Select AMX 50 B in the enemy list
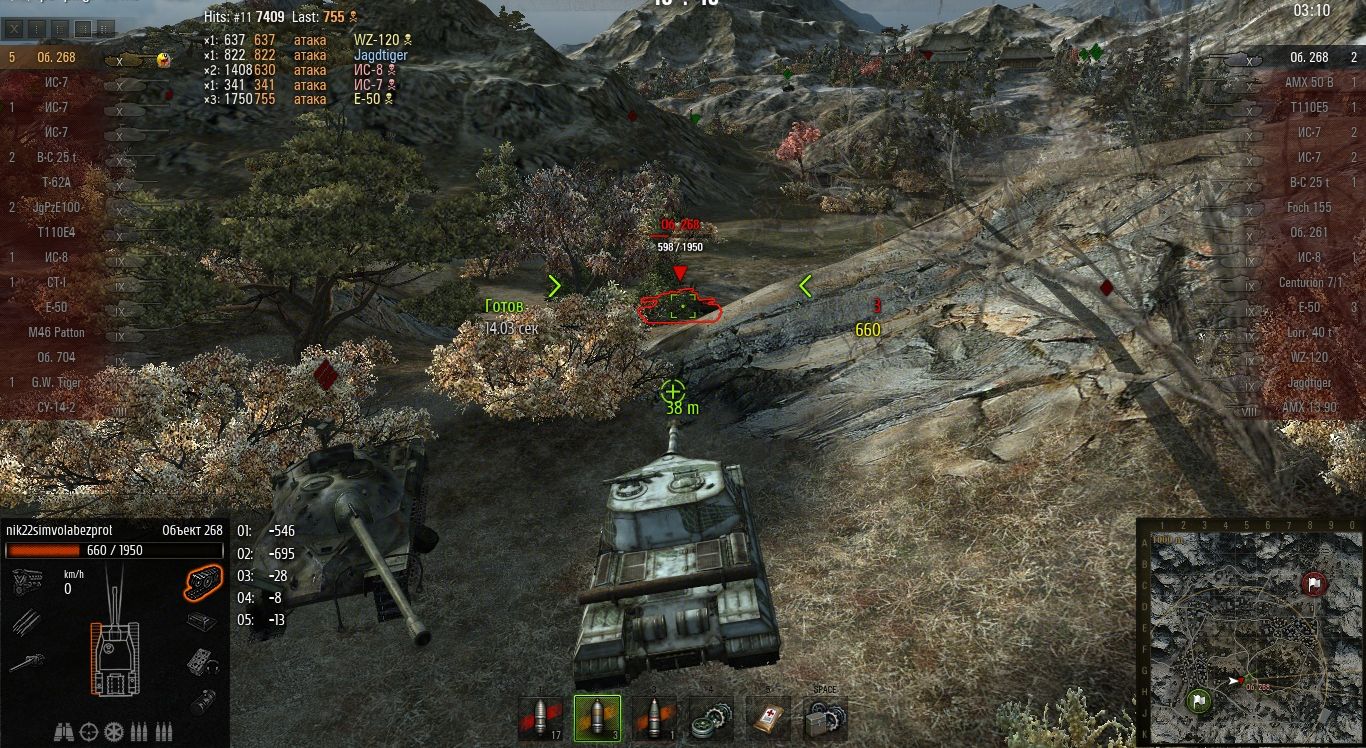Screen dimensions: 1366x748 pos(1308,82)
